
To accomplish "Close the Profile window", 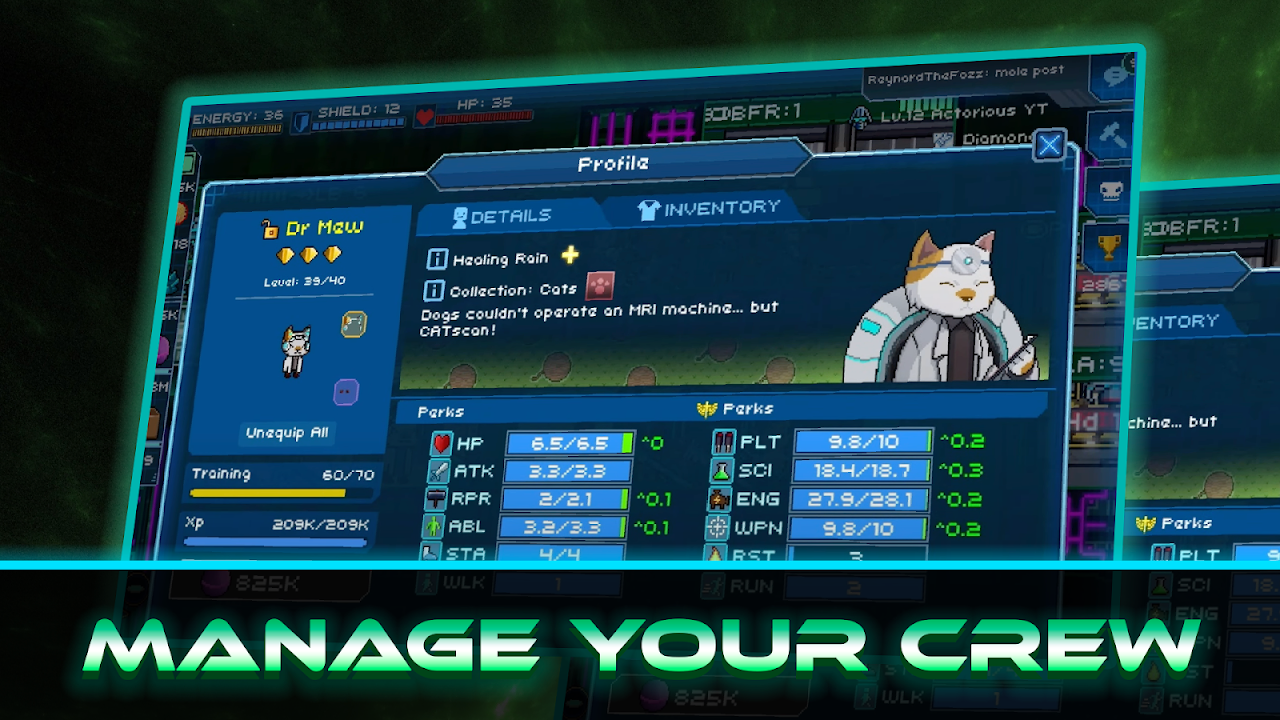I will click(1049, 146).
